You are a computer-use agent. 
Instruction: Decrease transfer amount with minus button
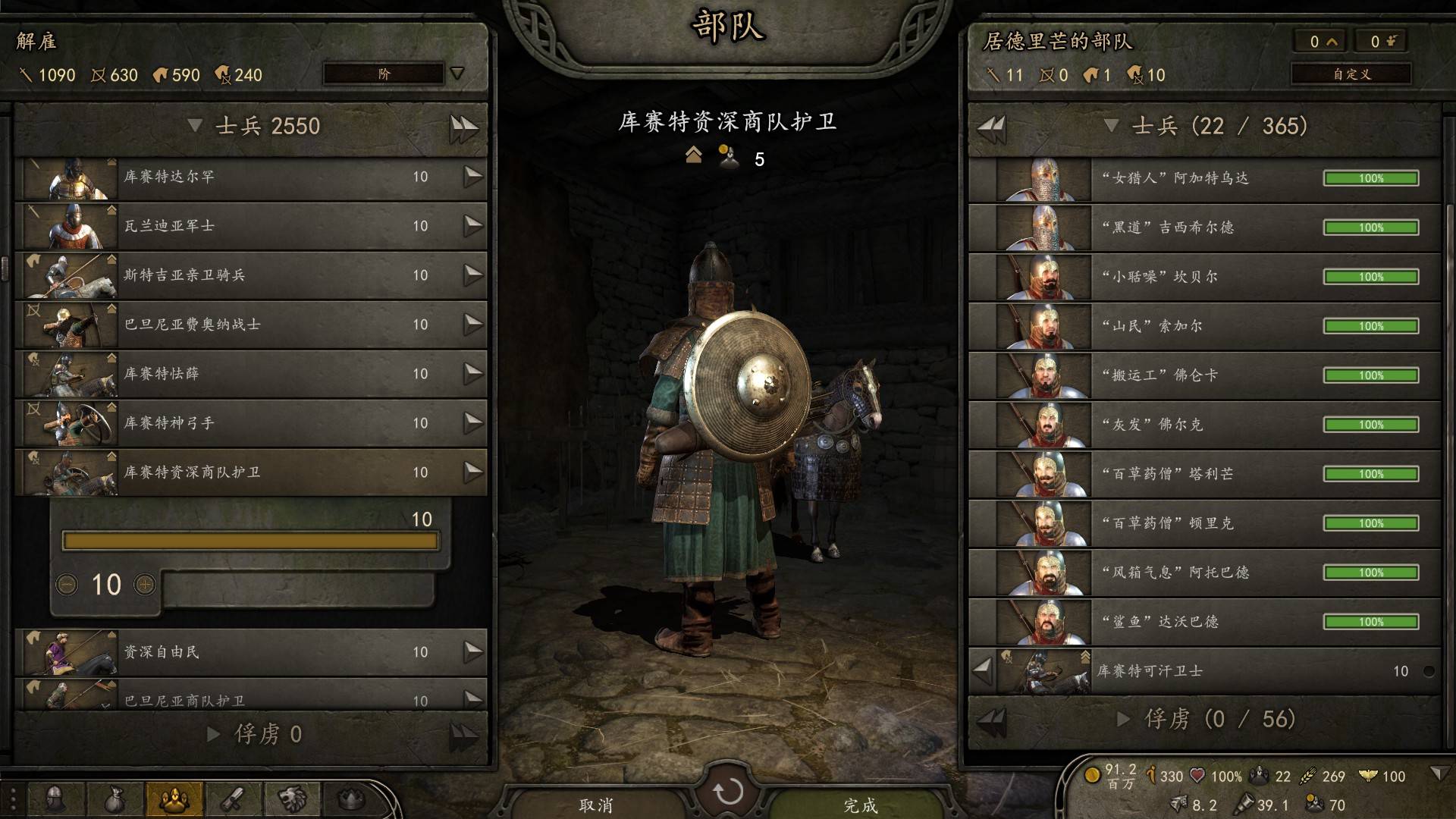[x=67, y=585]
